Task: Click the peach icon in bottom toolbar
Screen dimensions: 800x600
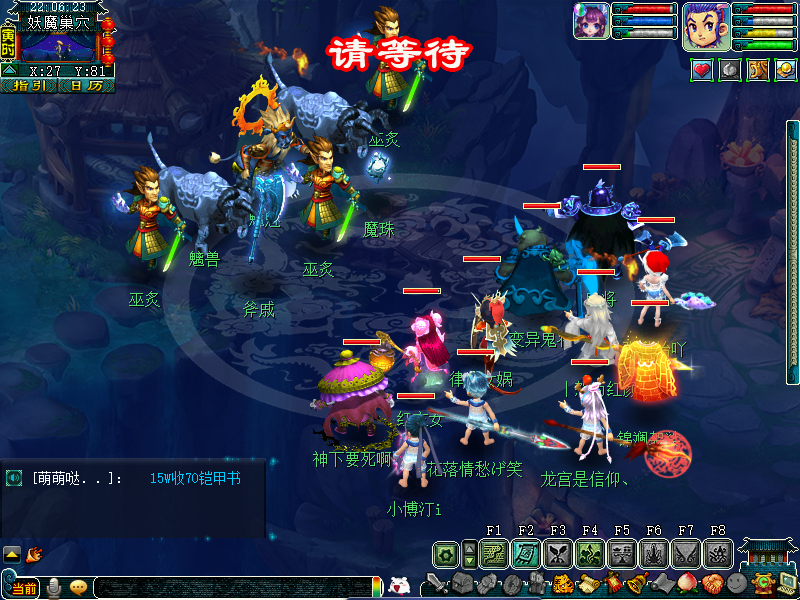Action: (x=686, y=584)
